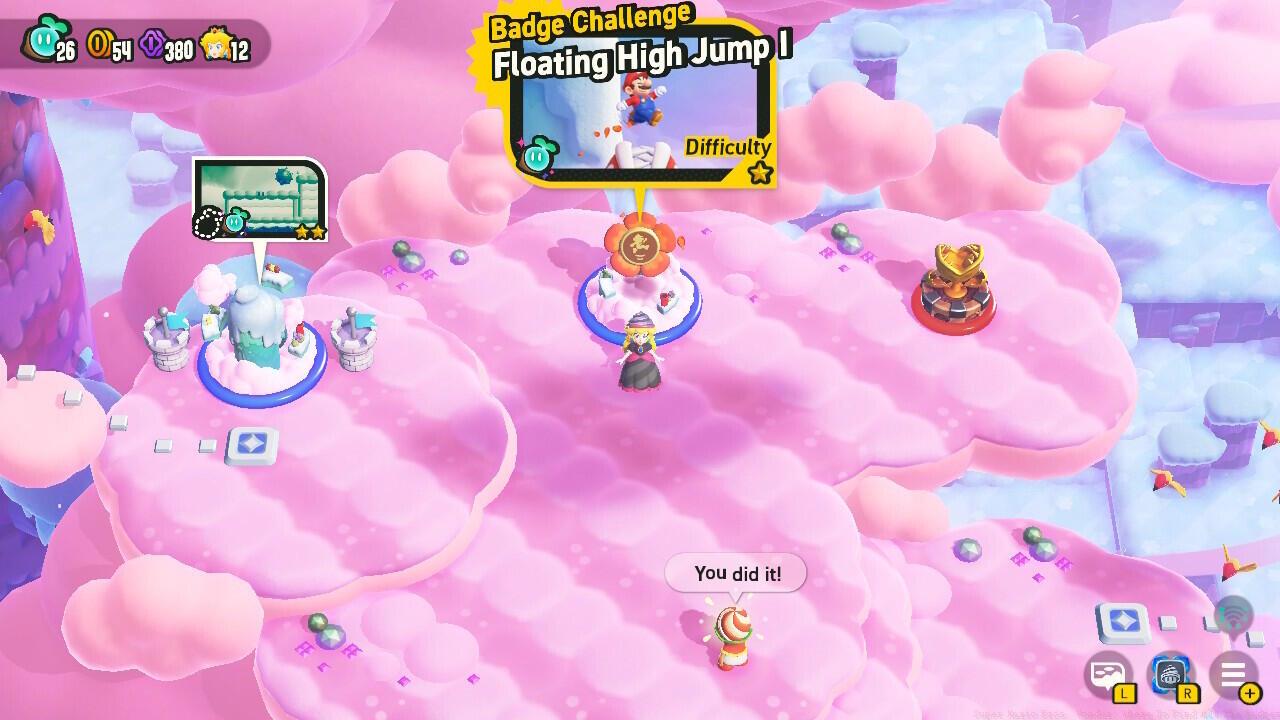Click the two-star rating on the course preview
This screenshot has height=720, width=1280.
pyautogui.click(x=313, y=231)
